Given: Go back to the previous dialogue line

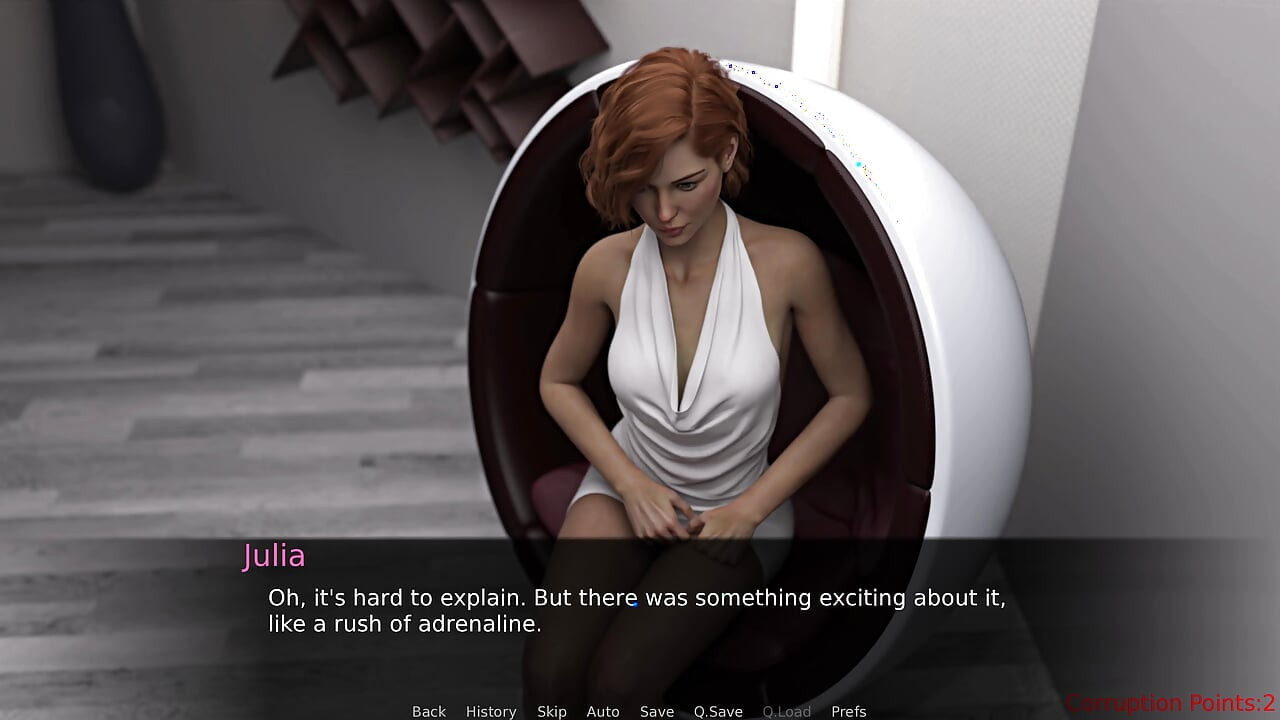Looking at the screenshot, I should 429,711.
